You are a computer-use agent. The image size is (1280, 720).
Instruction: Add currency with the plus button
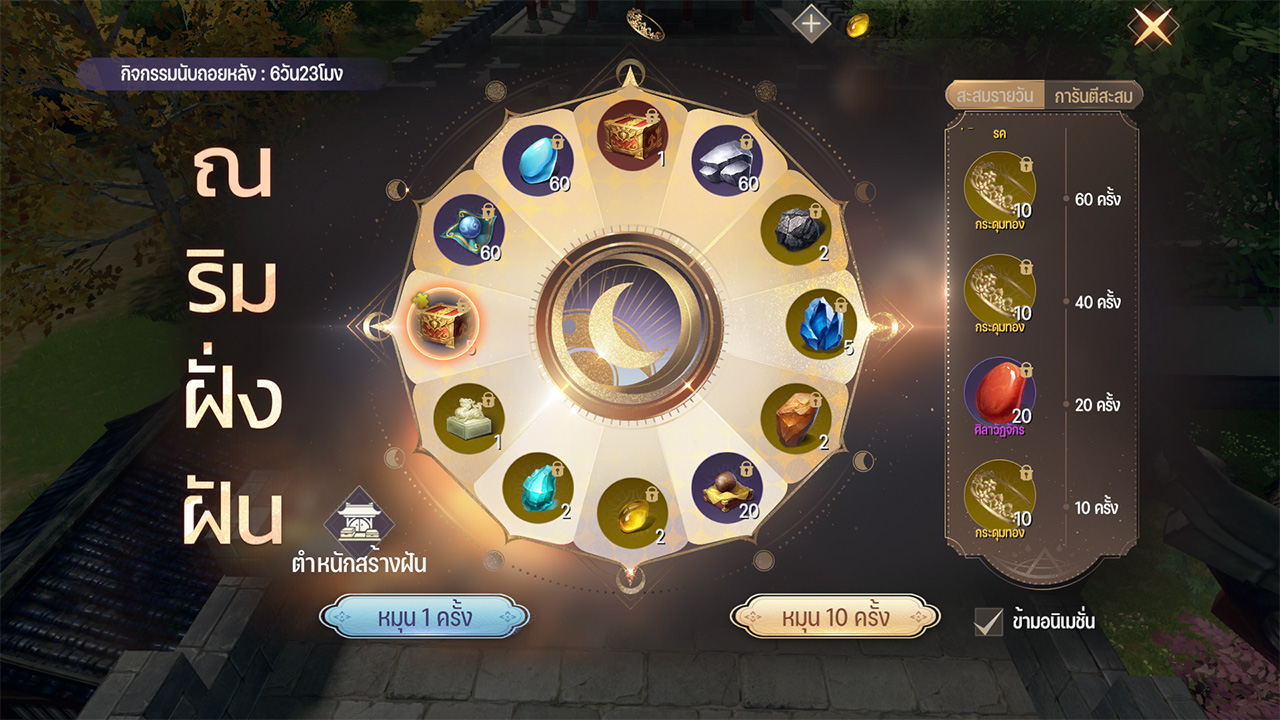click(810, 25)
